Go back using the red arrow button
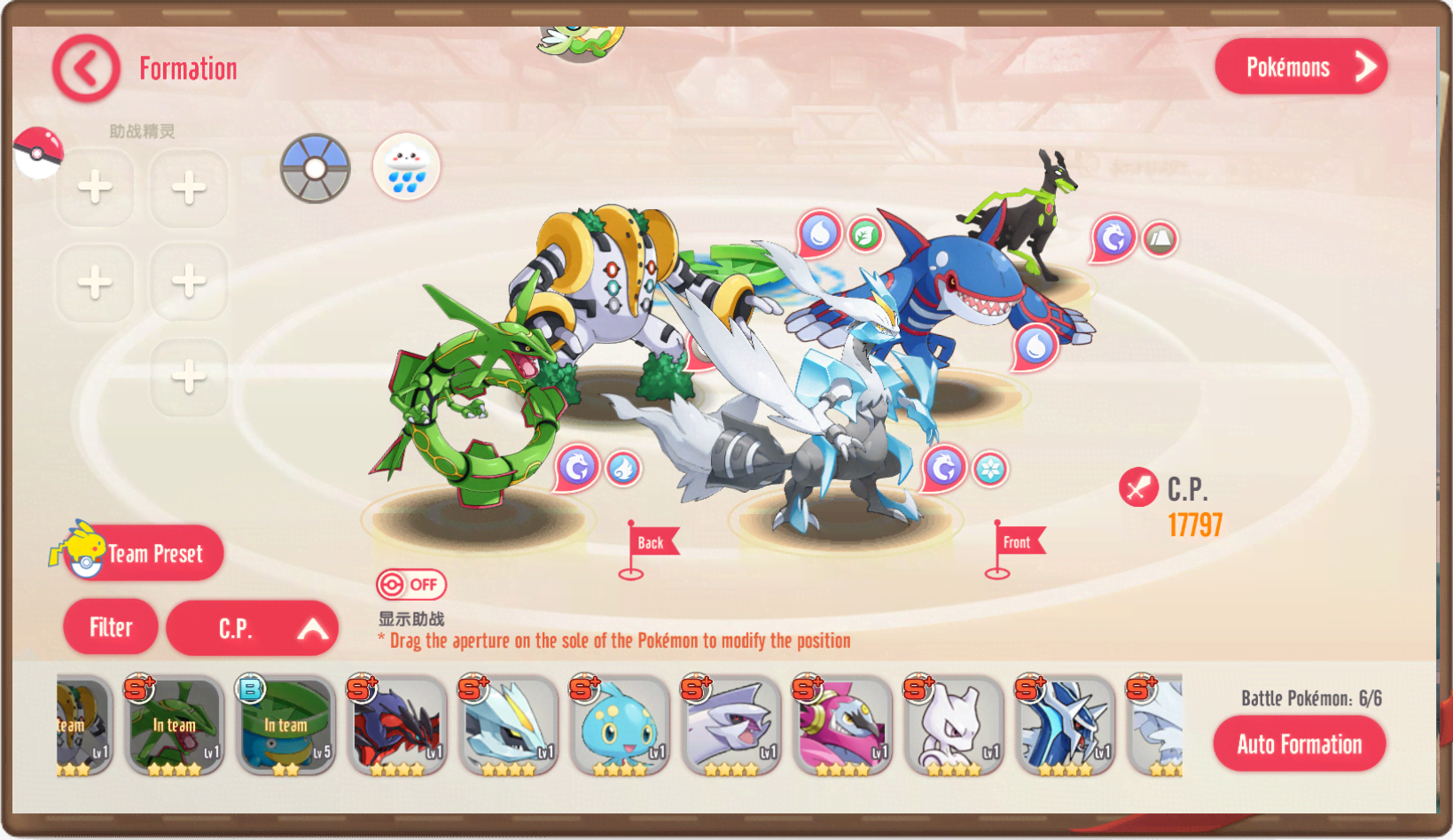The image size is (1453, 840). click(x=86, y=68)
